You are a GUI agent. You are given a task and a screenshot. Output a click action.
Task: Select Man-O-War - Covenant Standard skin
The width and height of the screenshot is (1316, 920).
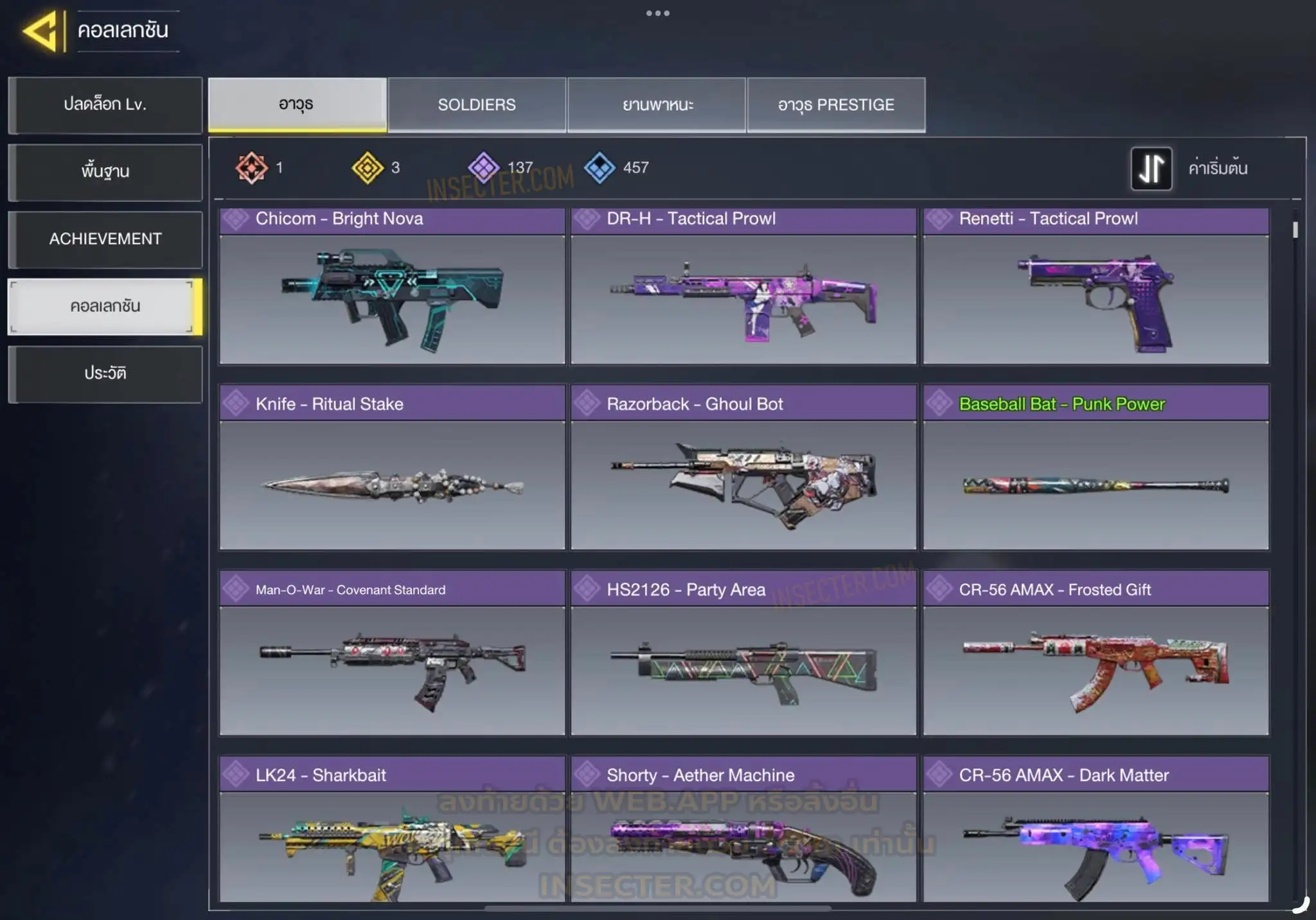tap(392, 653)
